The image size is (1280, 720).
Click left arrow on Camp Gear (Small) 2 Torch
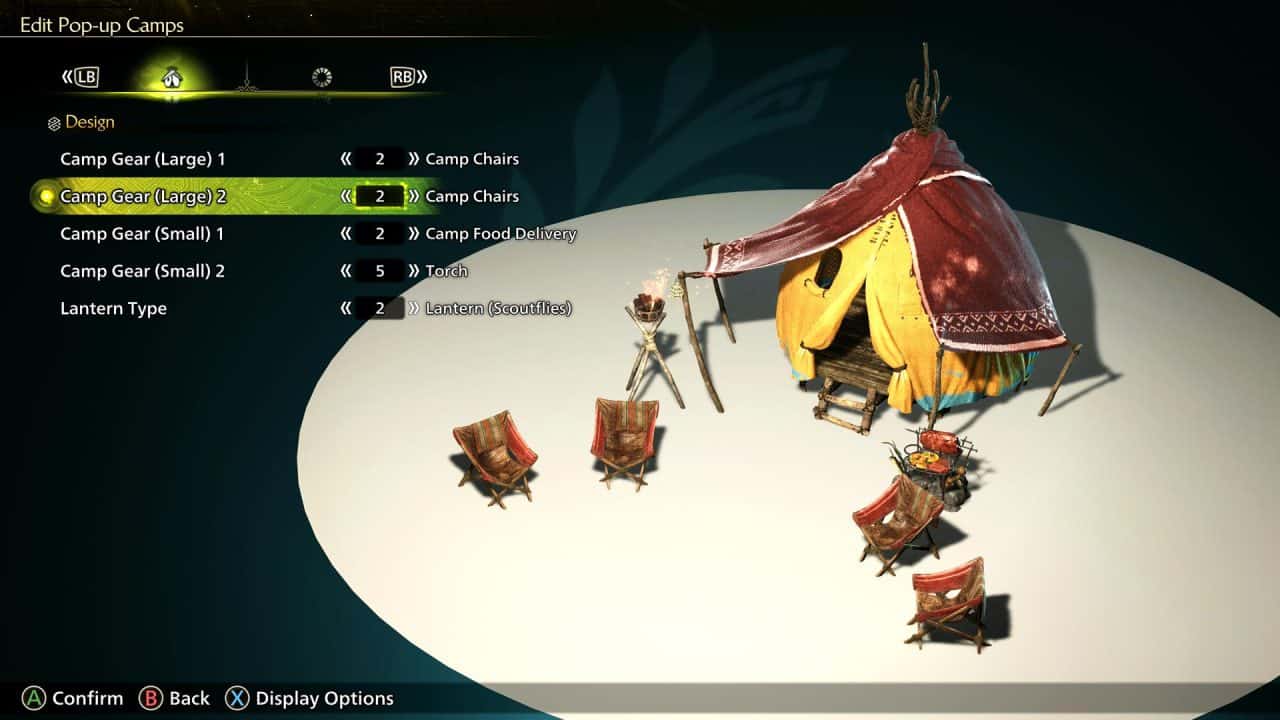pos(347,271)
